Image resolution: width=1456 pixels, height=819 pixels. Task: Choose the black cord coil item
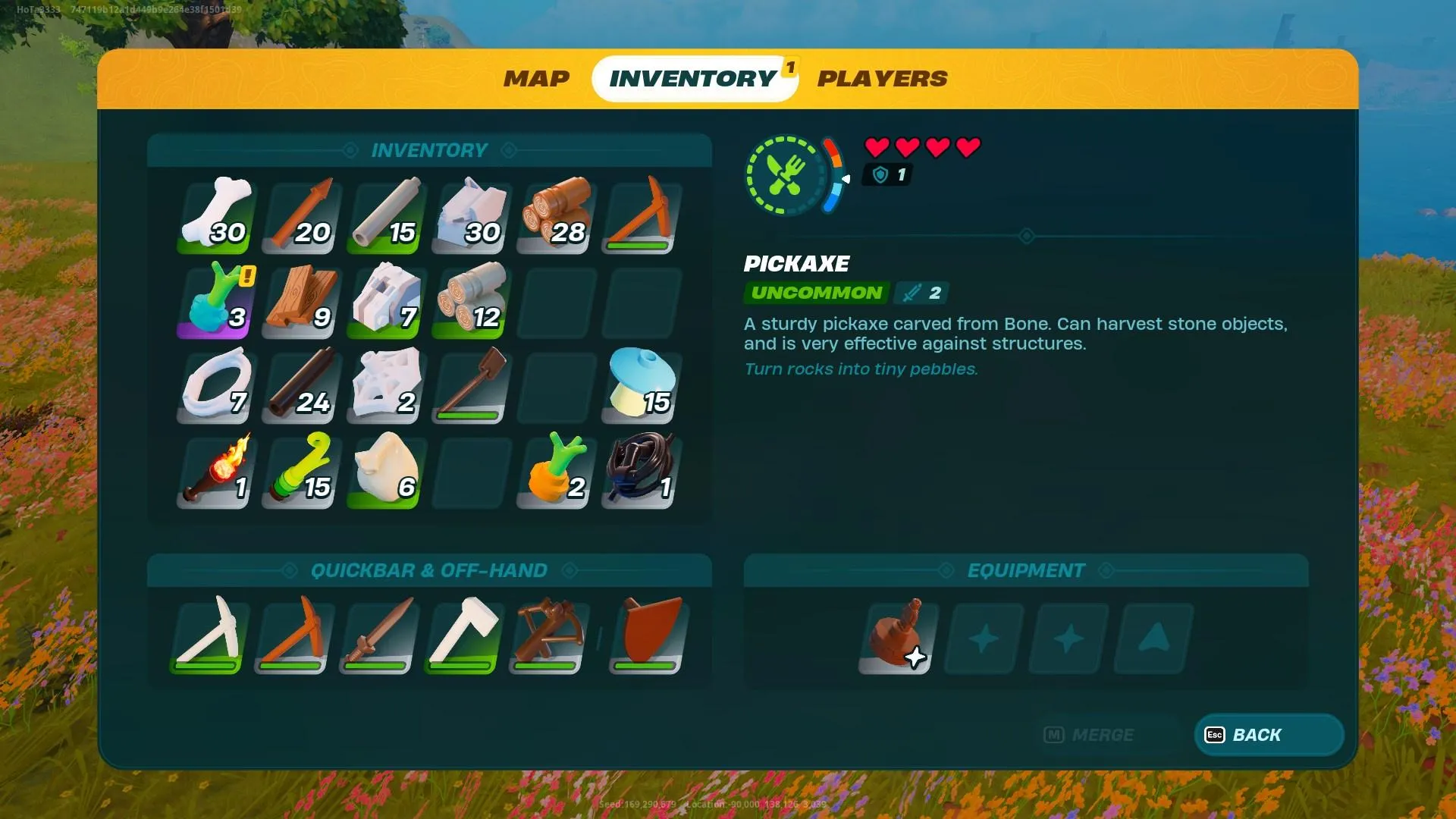pyautogui.click(x=642, y=470)
